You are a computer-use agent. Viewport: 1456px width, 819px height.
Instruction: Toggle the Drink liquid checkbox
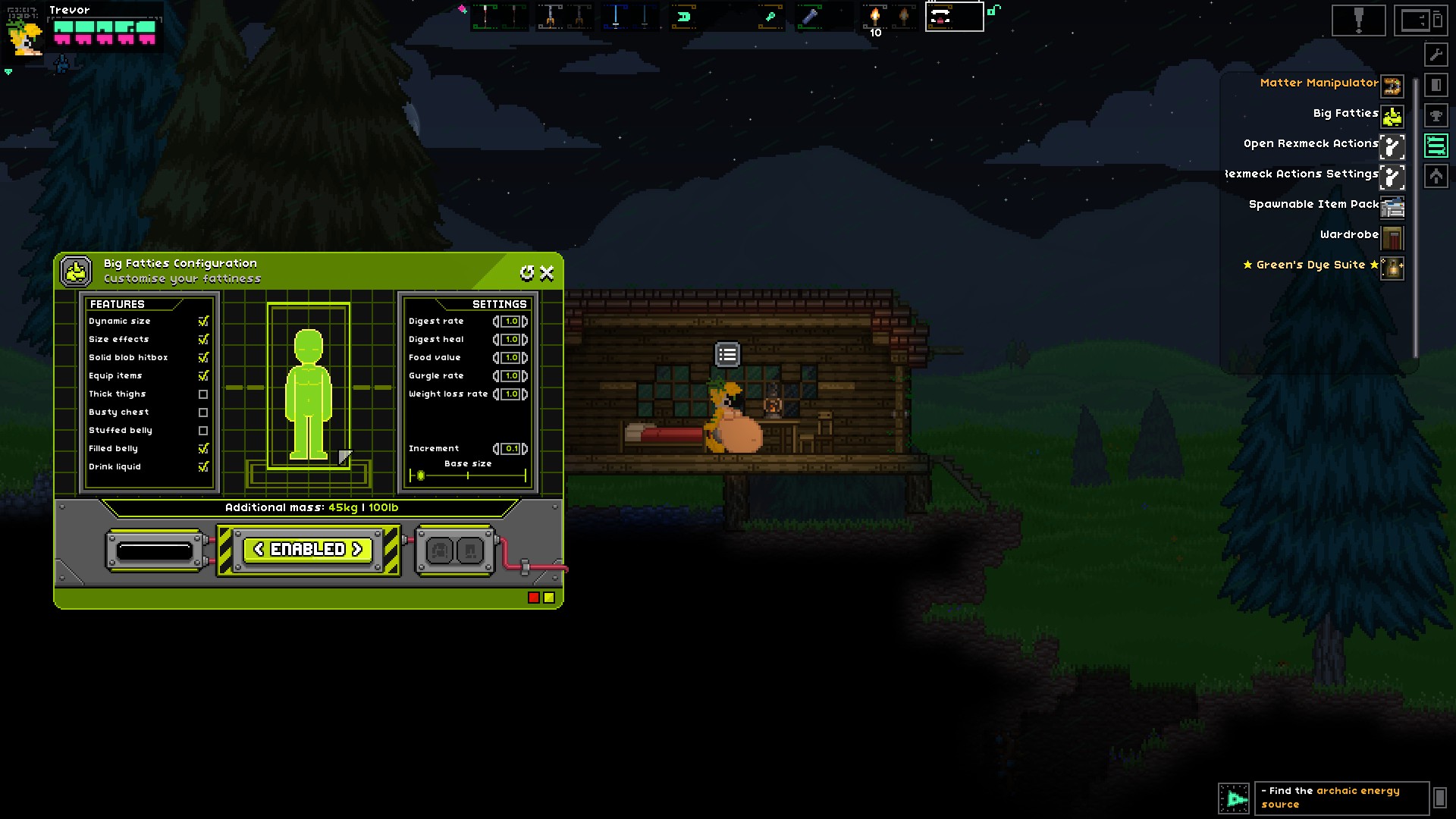click(203, 467)
